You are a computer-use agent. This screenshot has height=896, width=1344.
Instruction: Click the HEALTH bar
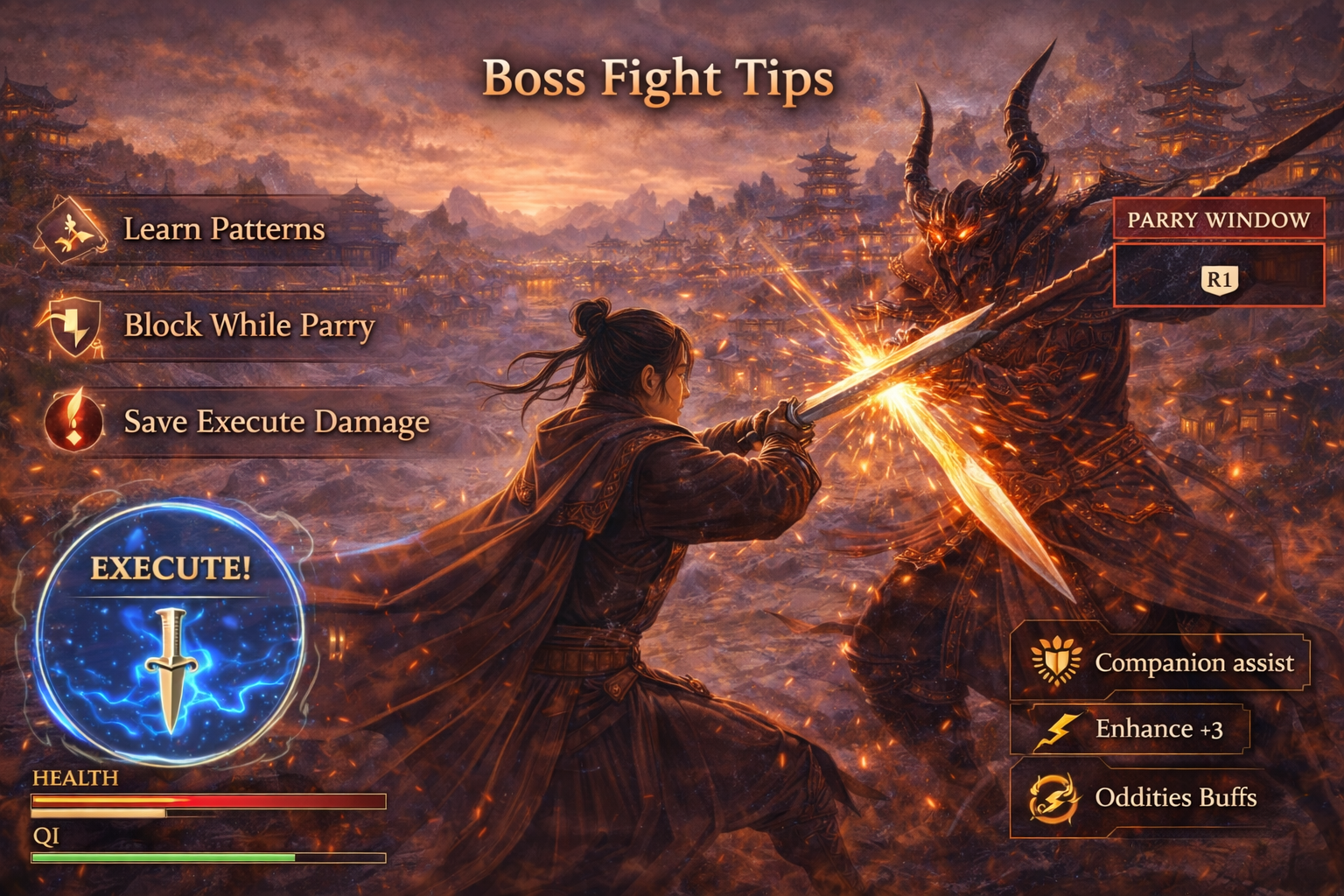pos(210,801)
